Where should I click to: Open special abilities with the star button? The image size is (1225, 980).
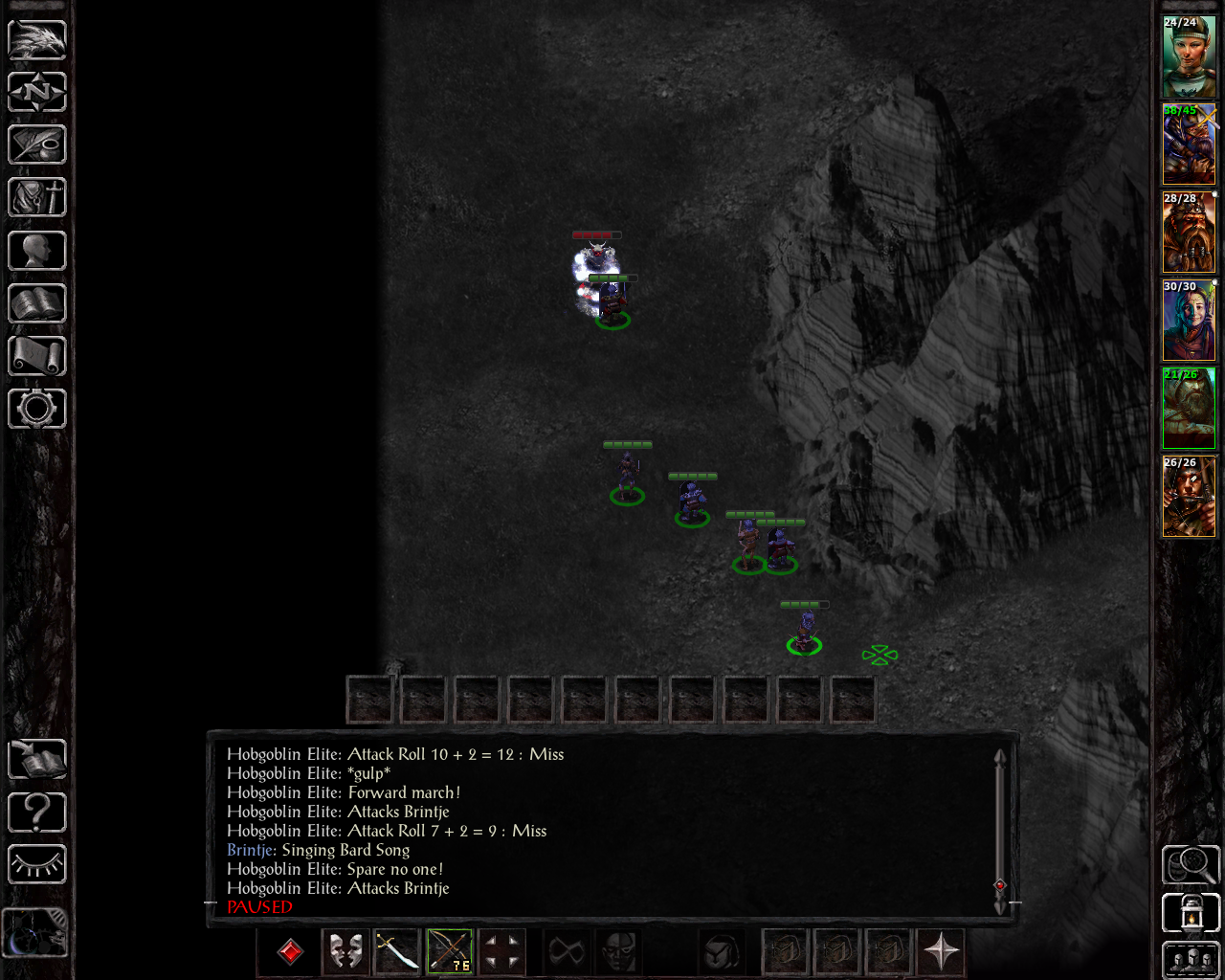pos(942,951)
